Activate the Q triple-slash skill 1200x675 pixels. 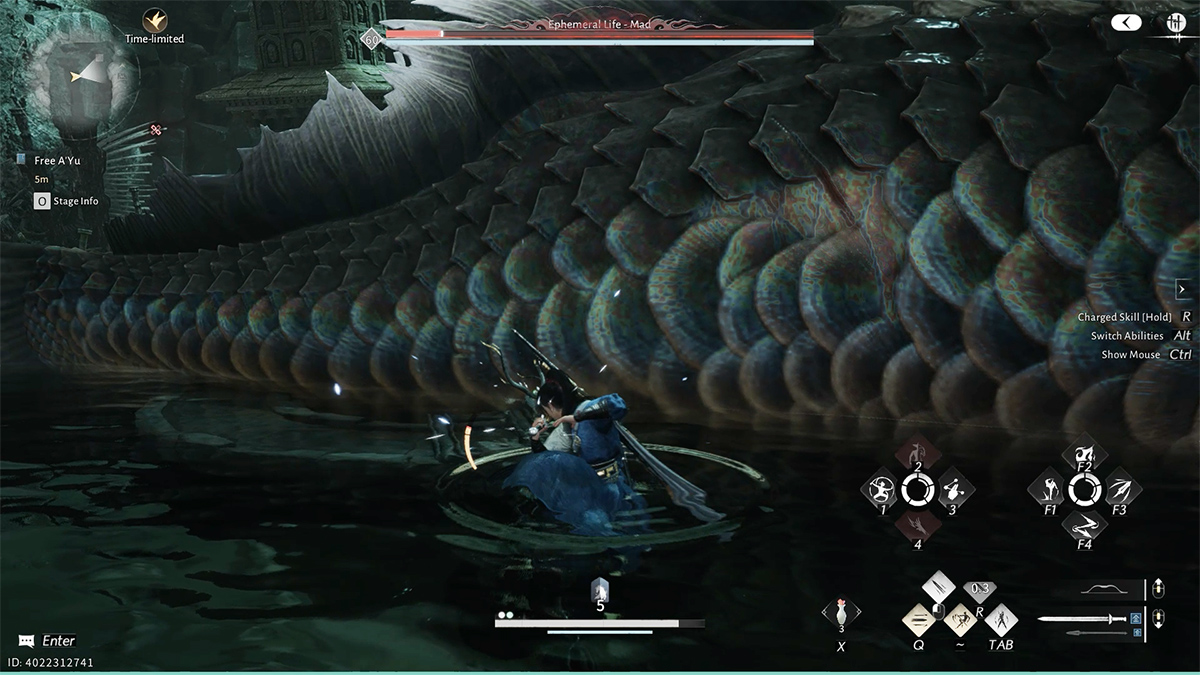tap(919, 620)
